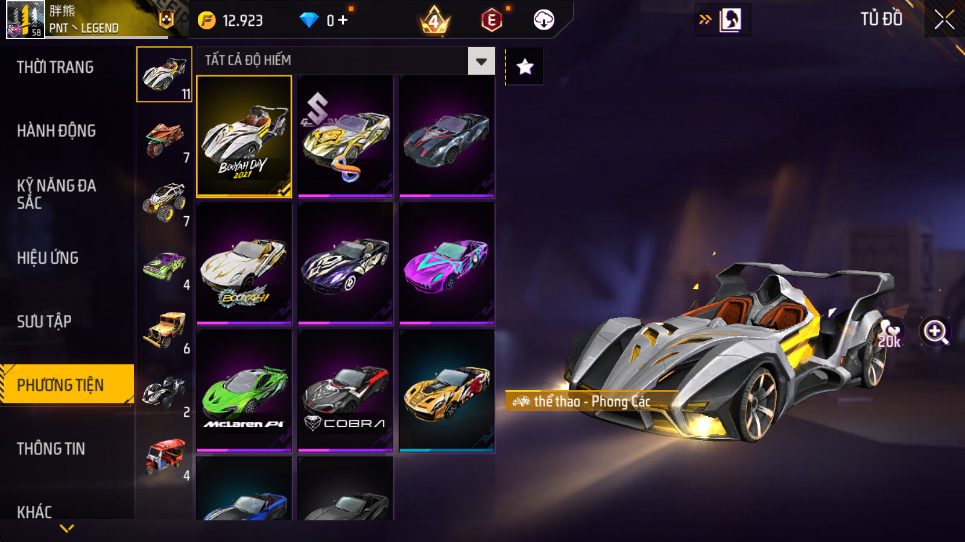
Task: Open the player profile avatar
Action: point(25,19)
